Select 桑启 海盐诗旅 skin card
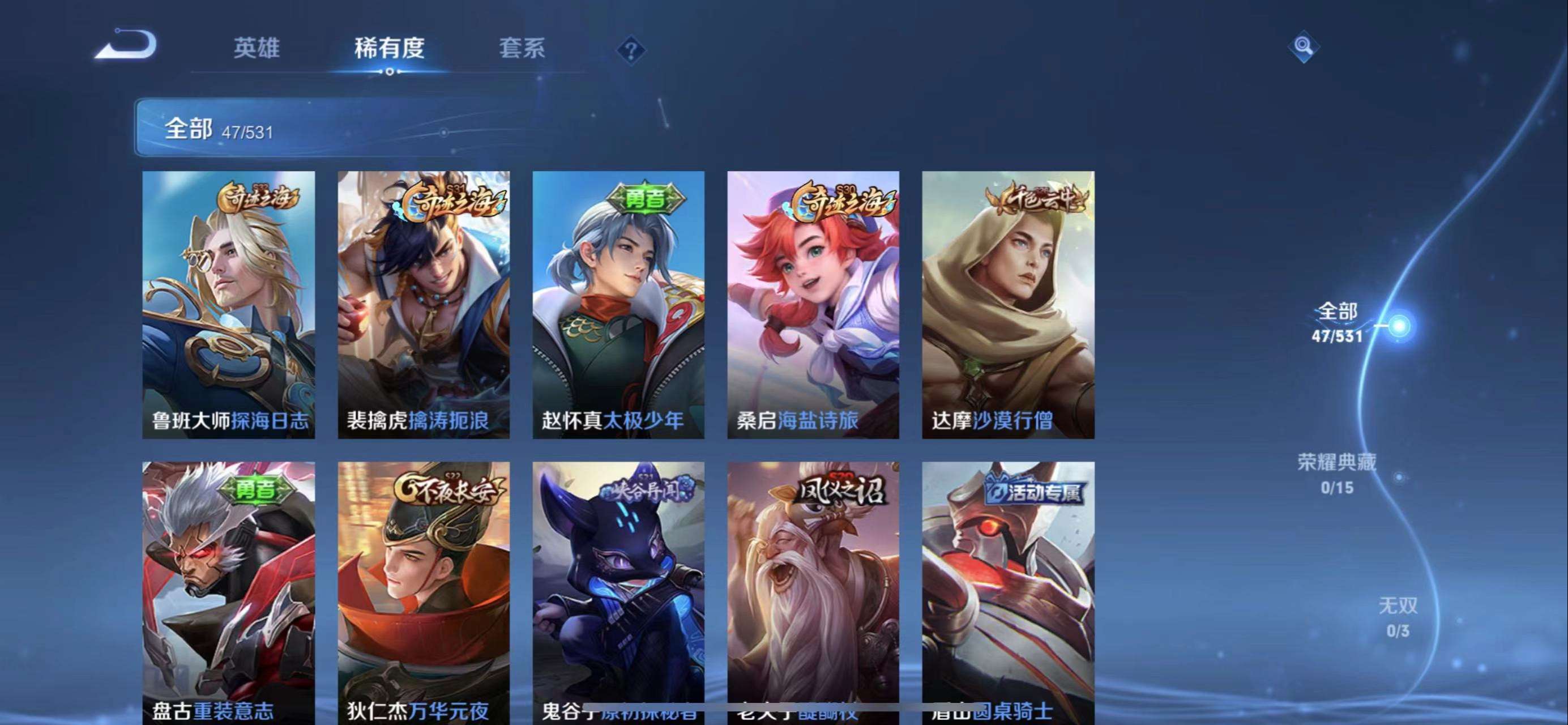 pyautogui.click(x=813, y=304)
